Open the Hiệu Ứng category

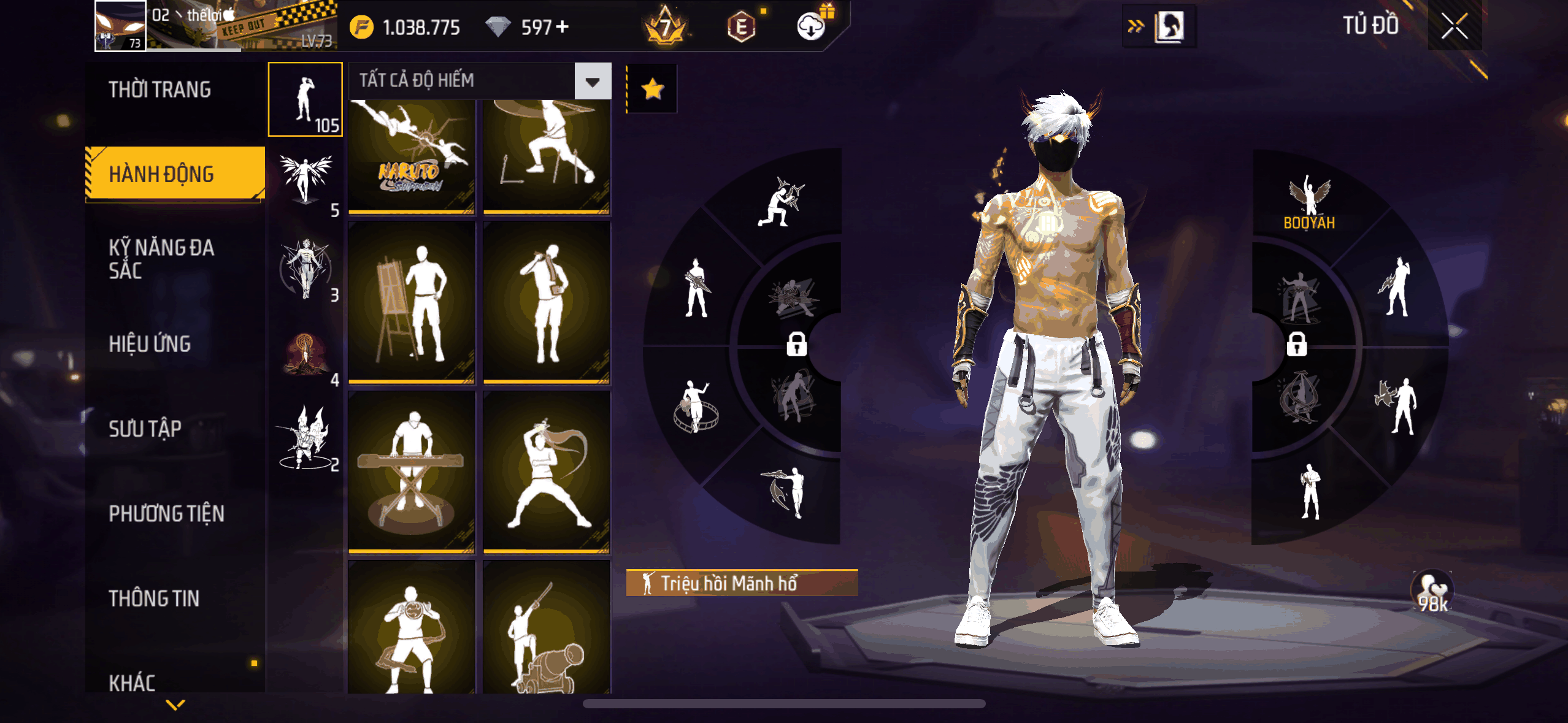150,344
